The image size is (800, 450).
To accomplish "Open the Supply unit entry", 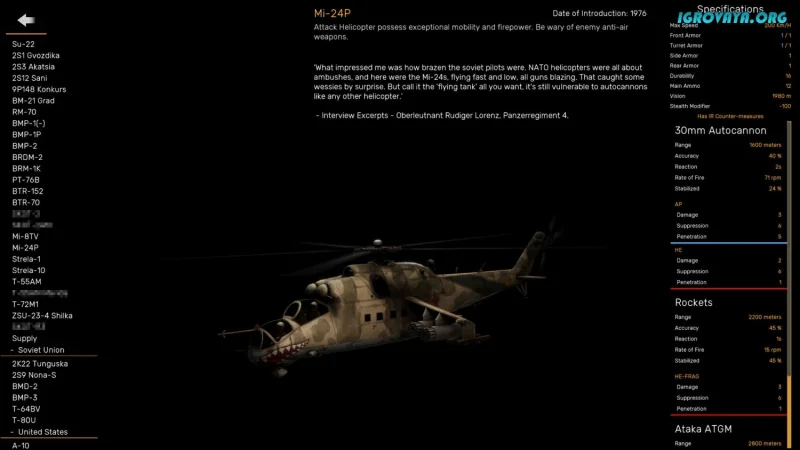I will pos(24,338).
